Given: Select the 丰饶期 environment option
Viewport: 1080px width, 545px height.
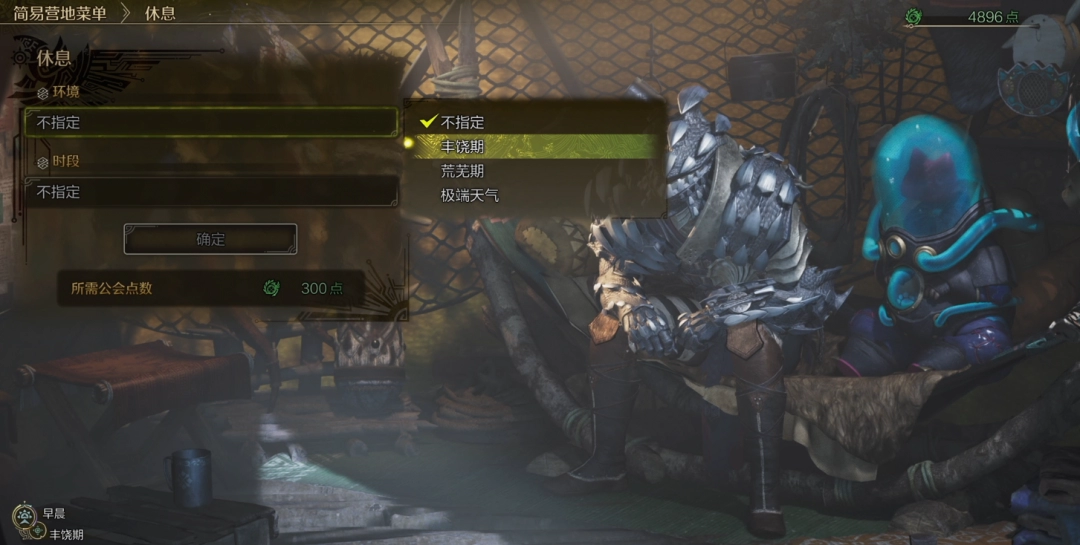Looking at the screenshot, I should pos(462,147).
